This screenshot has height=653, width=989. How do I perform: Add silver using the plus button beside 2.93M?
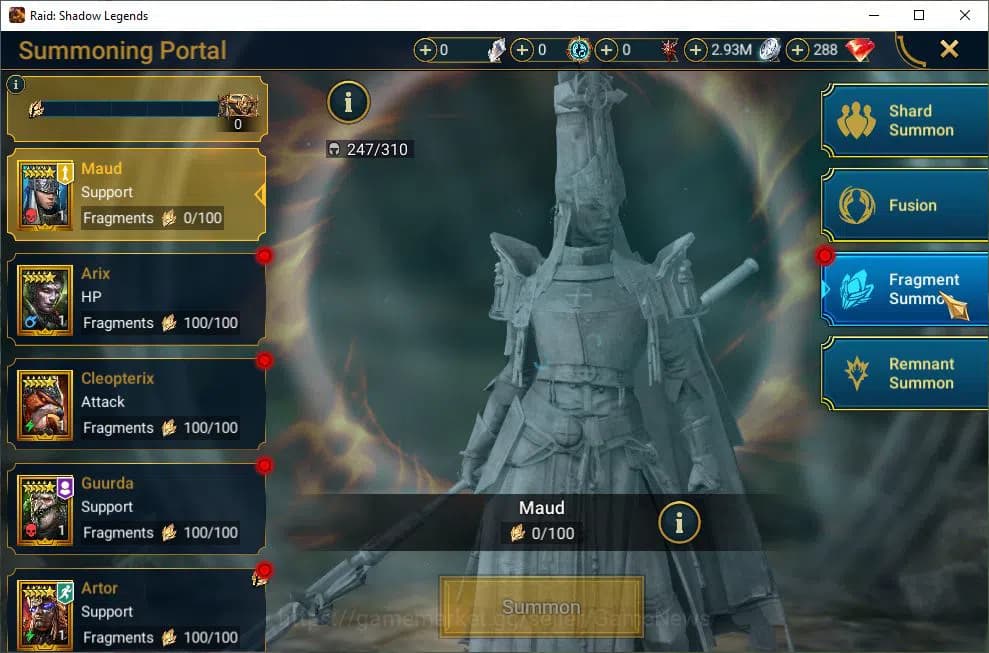(696, 50)
